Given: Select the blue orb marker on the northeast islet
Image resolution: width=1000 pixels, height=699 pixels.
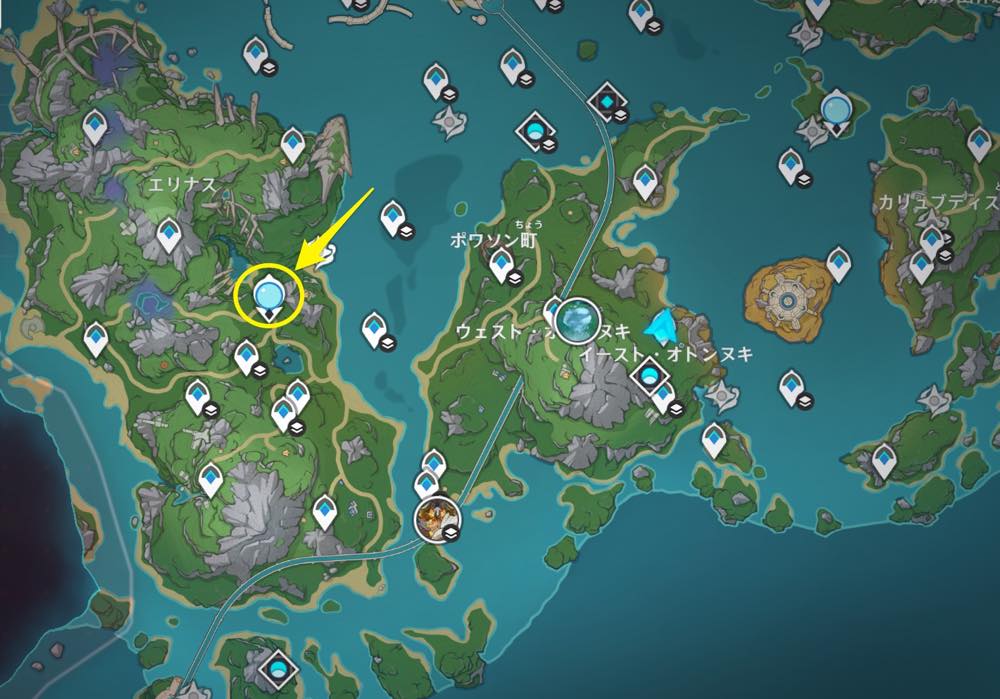Looking at the screenshot, I should 835,108.
